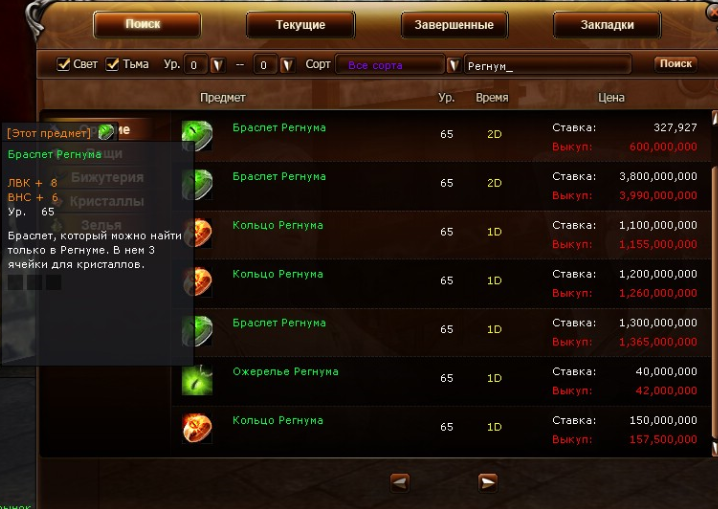The height and width of the screenshot is (509, 718).
Task: Click the Время column header
Action: point(492,98)
